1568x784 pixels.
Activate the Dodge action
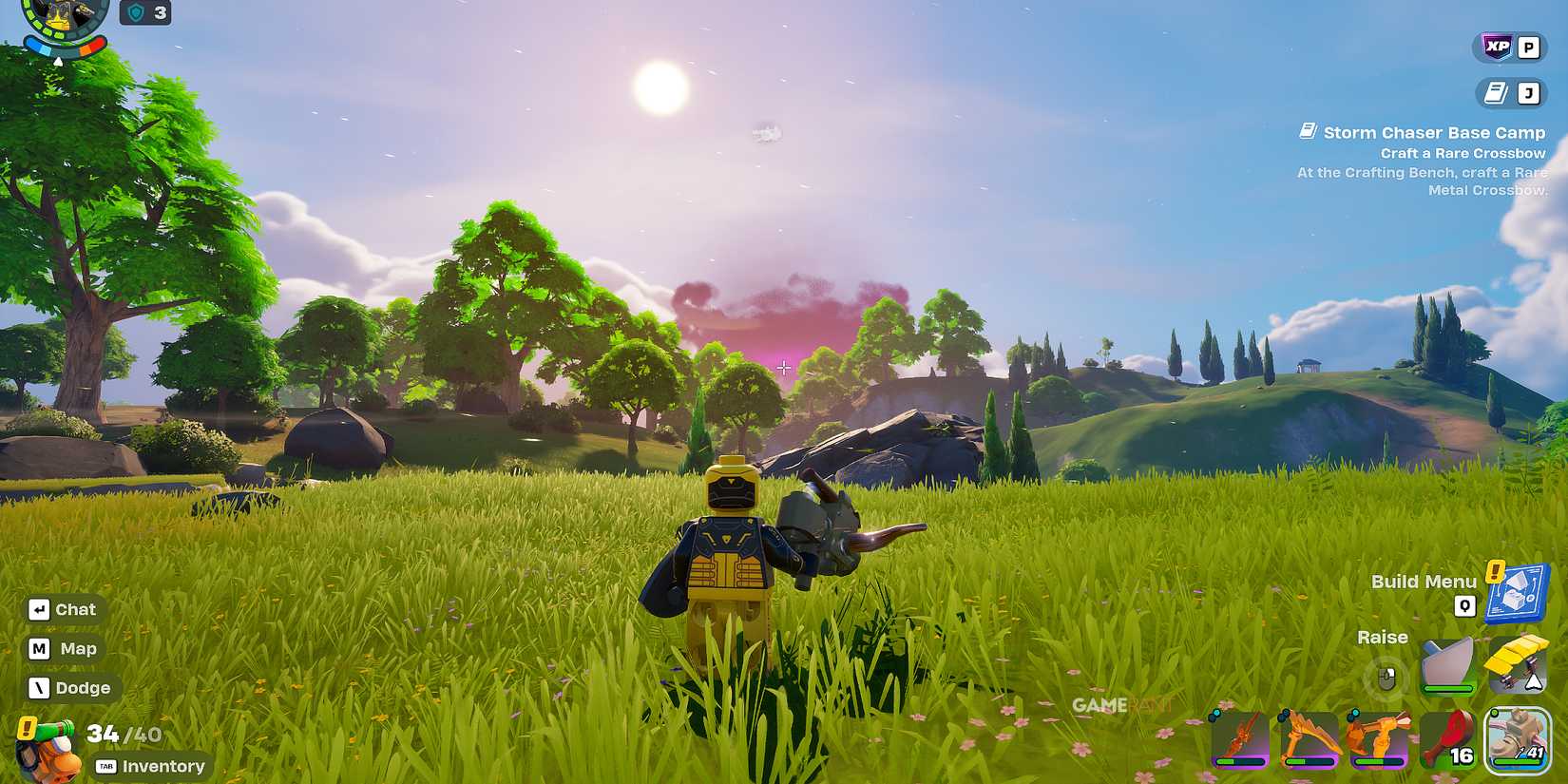(x=70, y=687)
